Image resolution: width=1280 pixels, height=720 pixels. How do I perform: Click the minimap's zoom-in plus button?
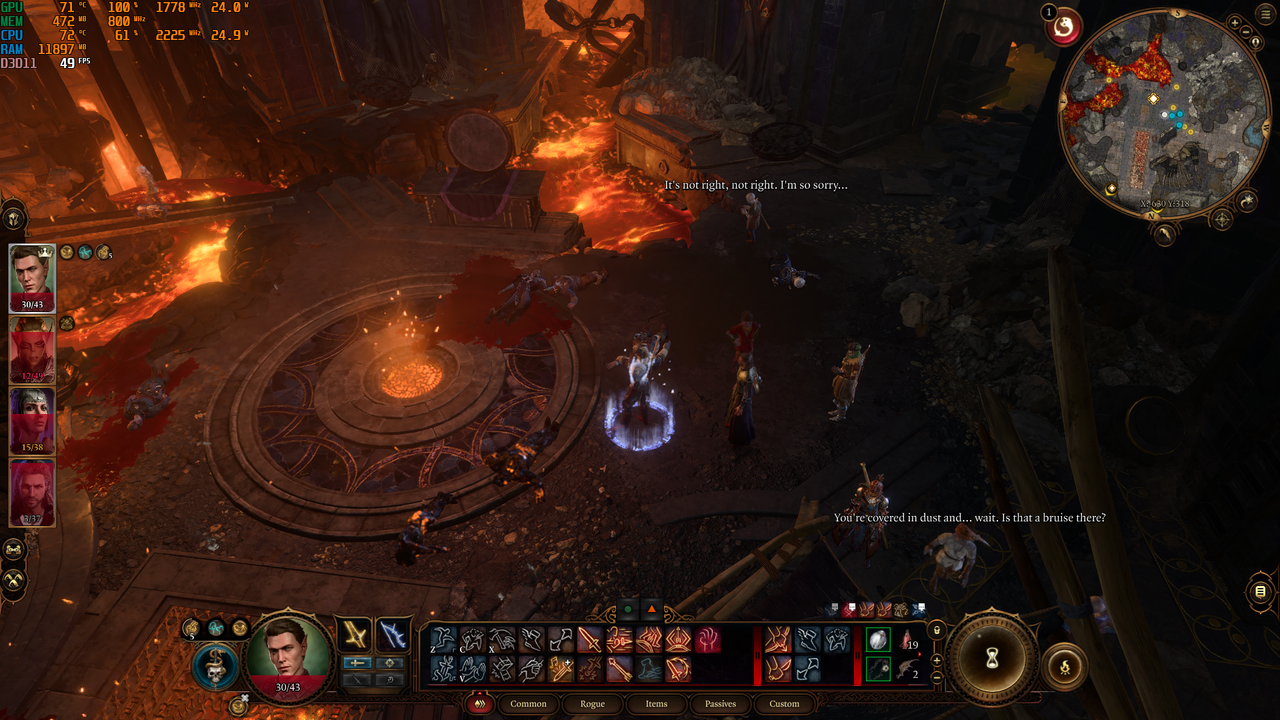pyautogui.click(x=1234, y=23)
